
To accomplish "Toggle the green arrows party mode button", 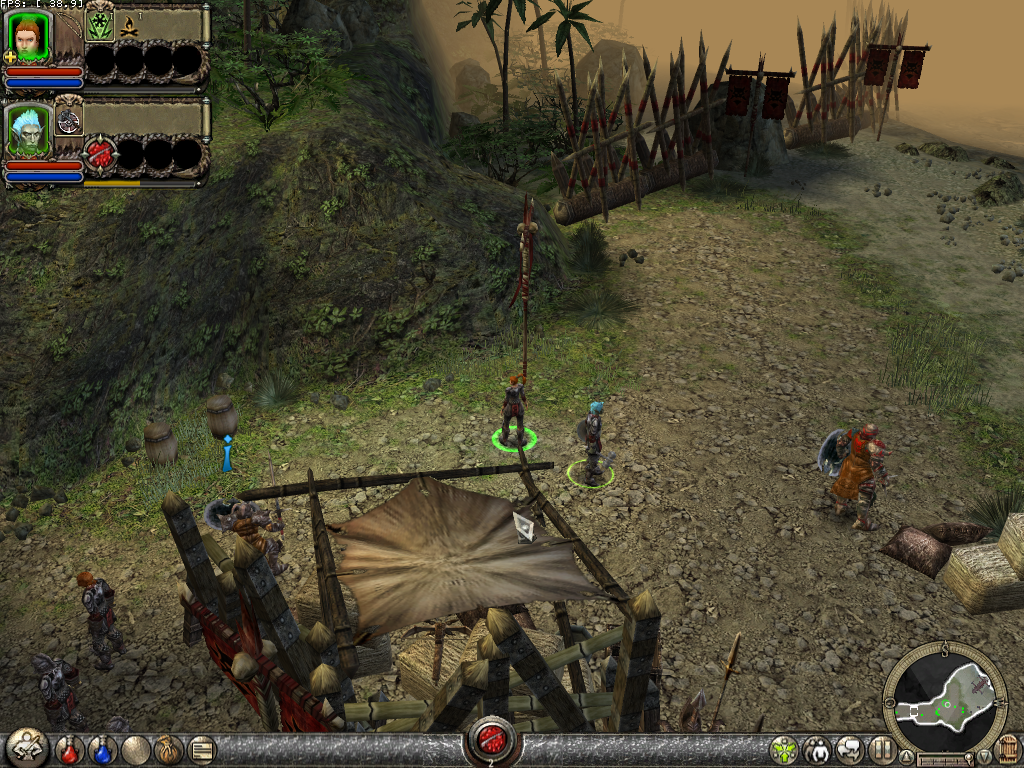I will [x=784, y=749].
